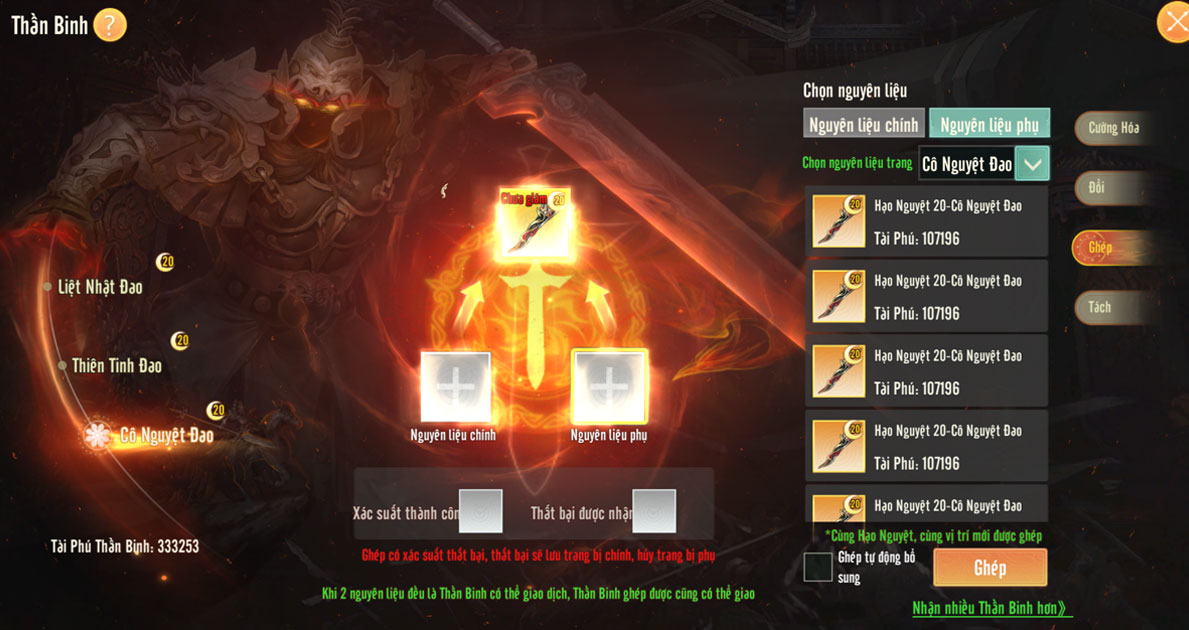
Task: Switch to Nguyên liệu phụ tab
Action: tap(989, 124)
